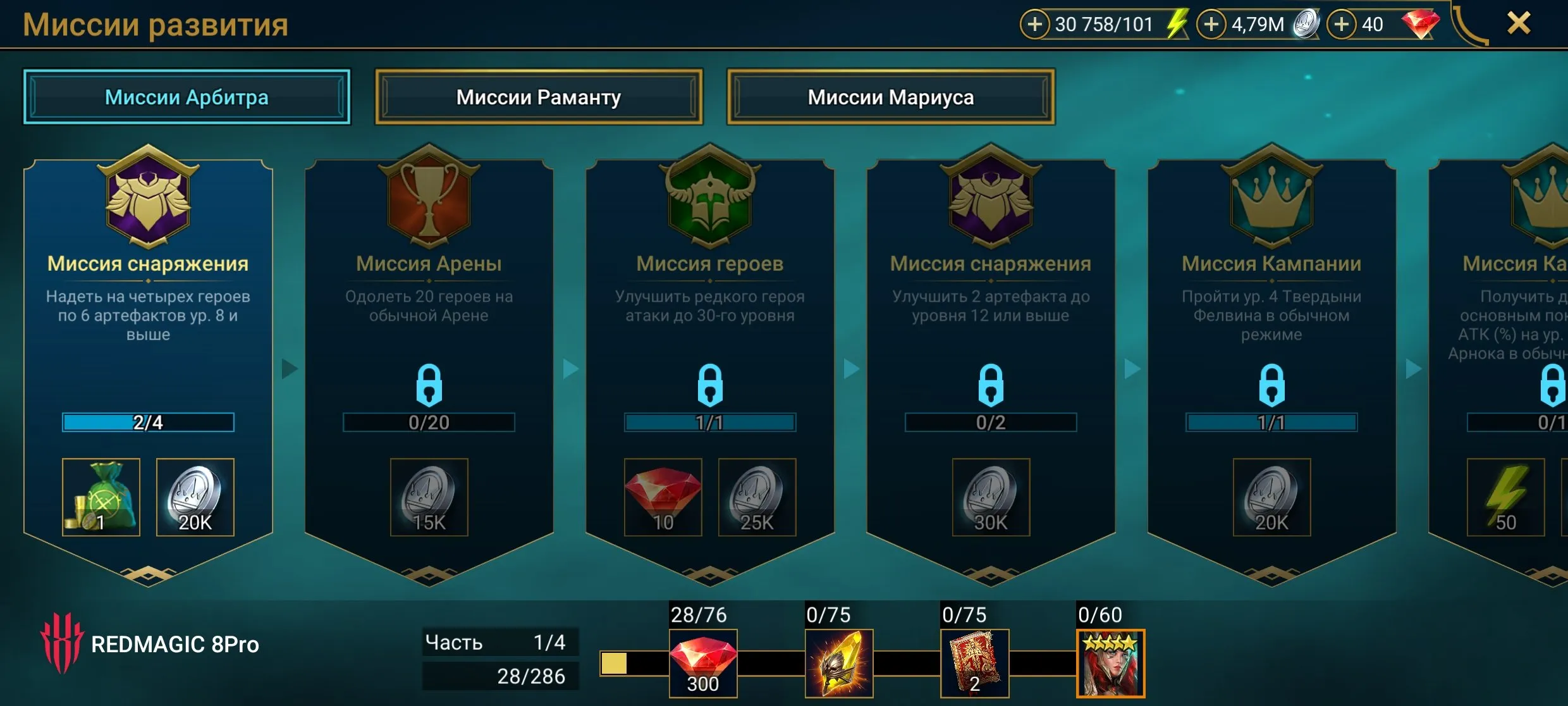Image resolution: width=1568 pixels, height=706 pixels.
Task: Select the Миссии Мариуса tab
Action: [x=890, y=97]
